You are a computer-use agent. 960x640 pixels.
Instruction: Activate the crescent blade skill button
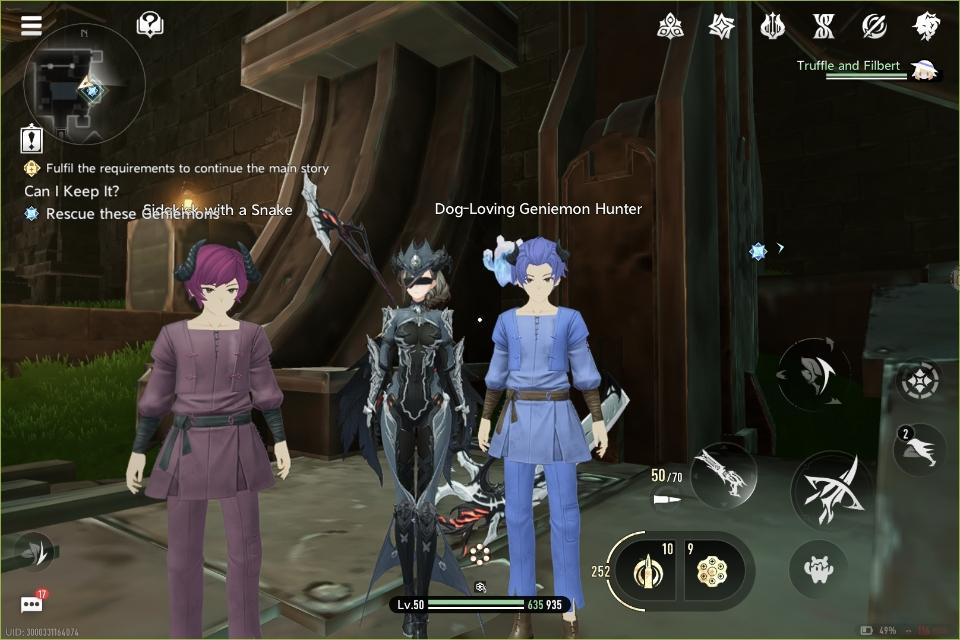pos(814,374)
